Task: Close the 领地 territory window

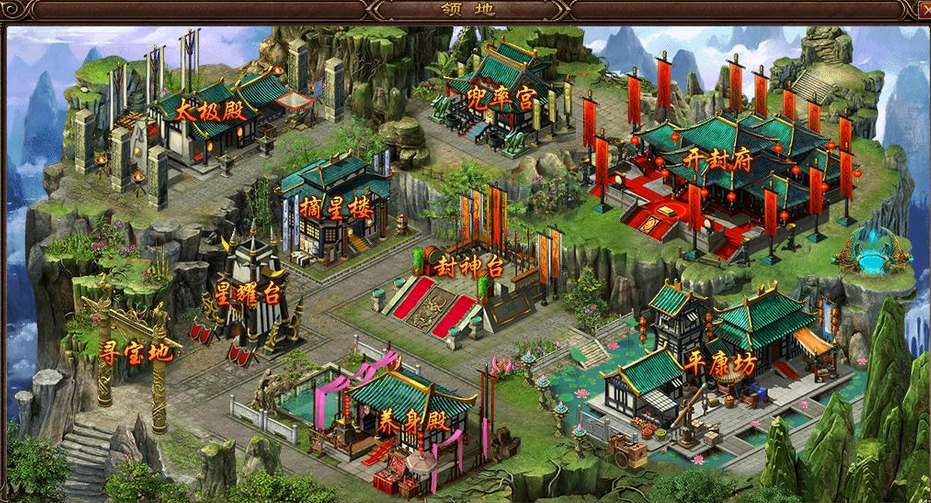Action: tap(924, 10)
